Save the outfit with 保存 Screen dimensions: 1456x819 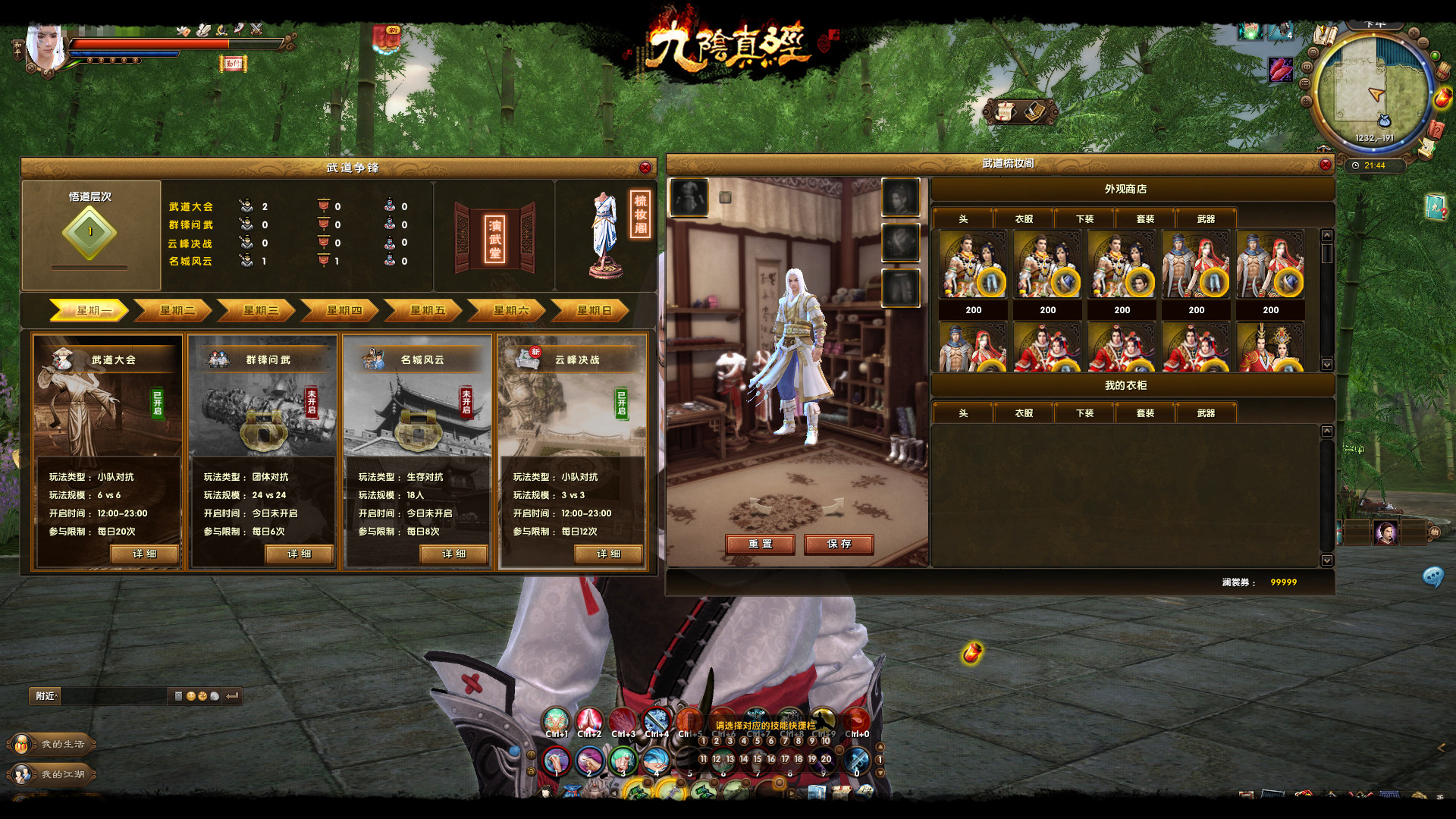tap(839, 544)
